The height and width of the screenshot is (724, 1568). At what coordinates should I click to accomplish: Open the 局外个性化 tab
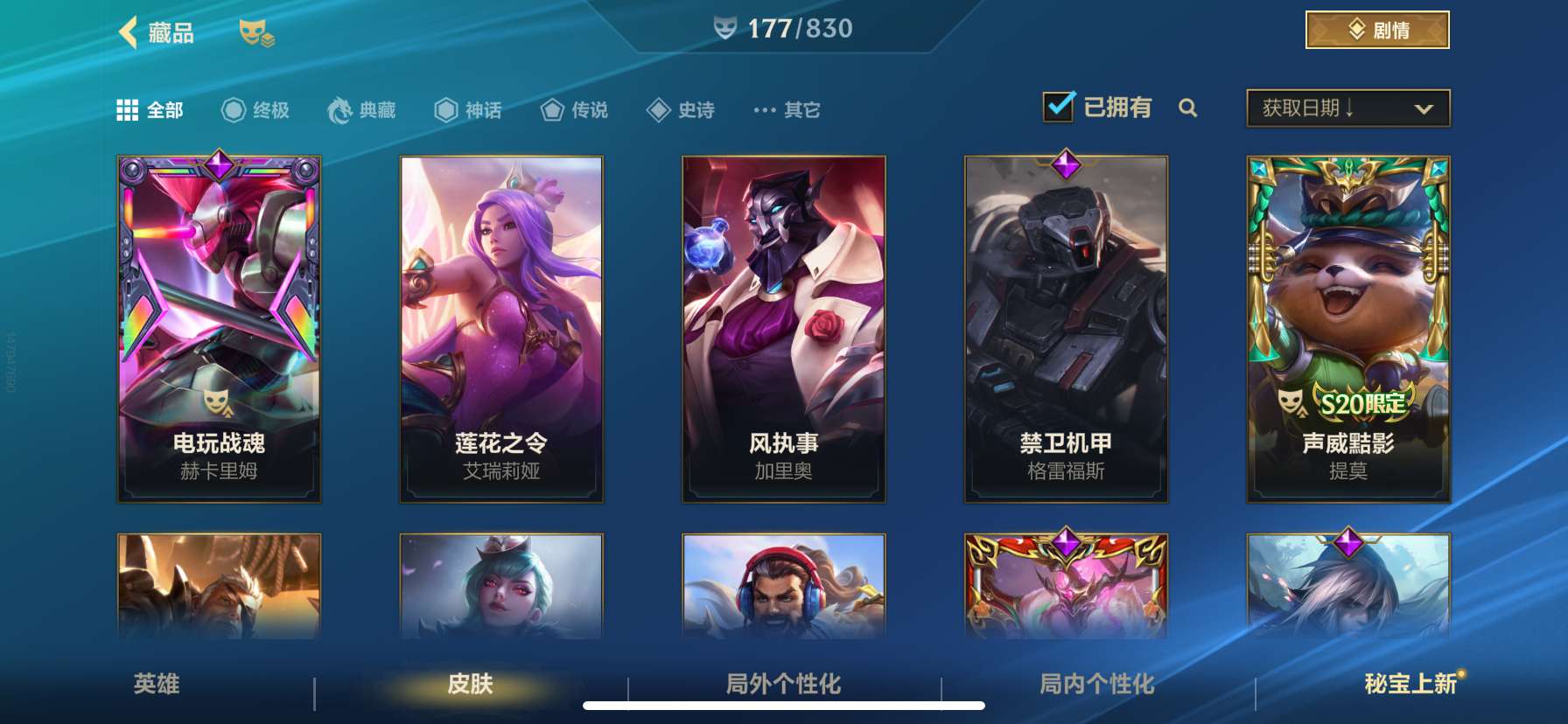pos(785,686)
